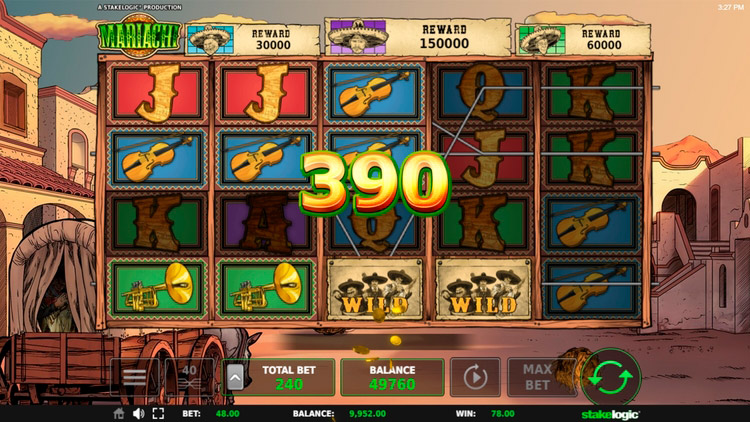
Task: Switch to fullscreen mode
Action: click(158, 413)
